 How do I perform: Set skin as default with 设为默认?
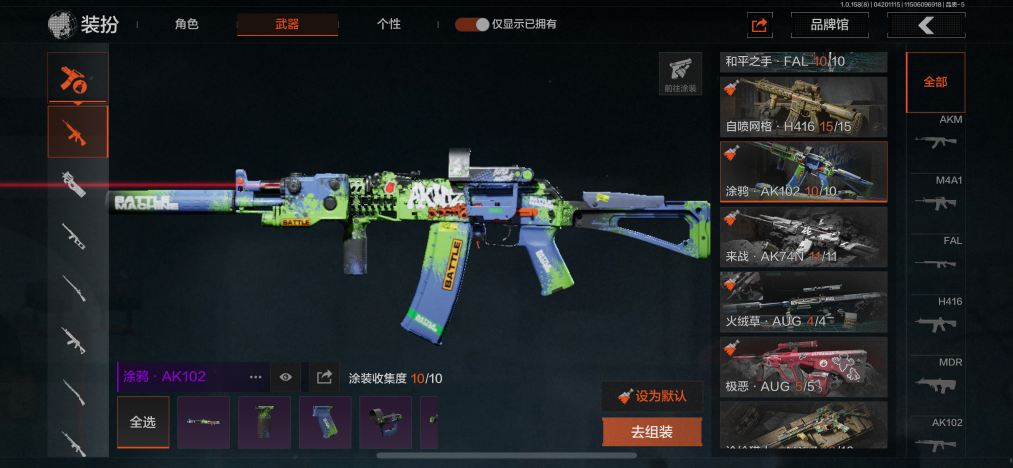tap(652, 396)
